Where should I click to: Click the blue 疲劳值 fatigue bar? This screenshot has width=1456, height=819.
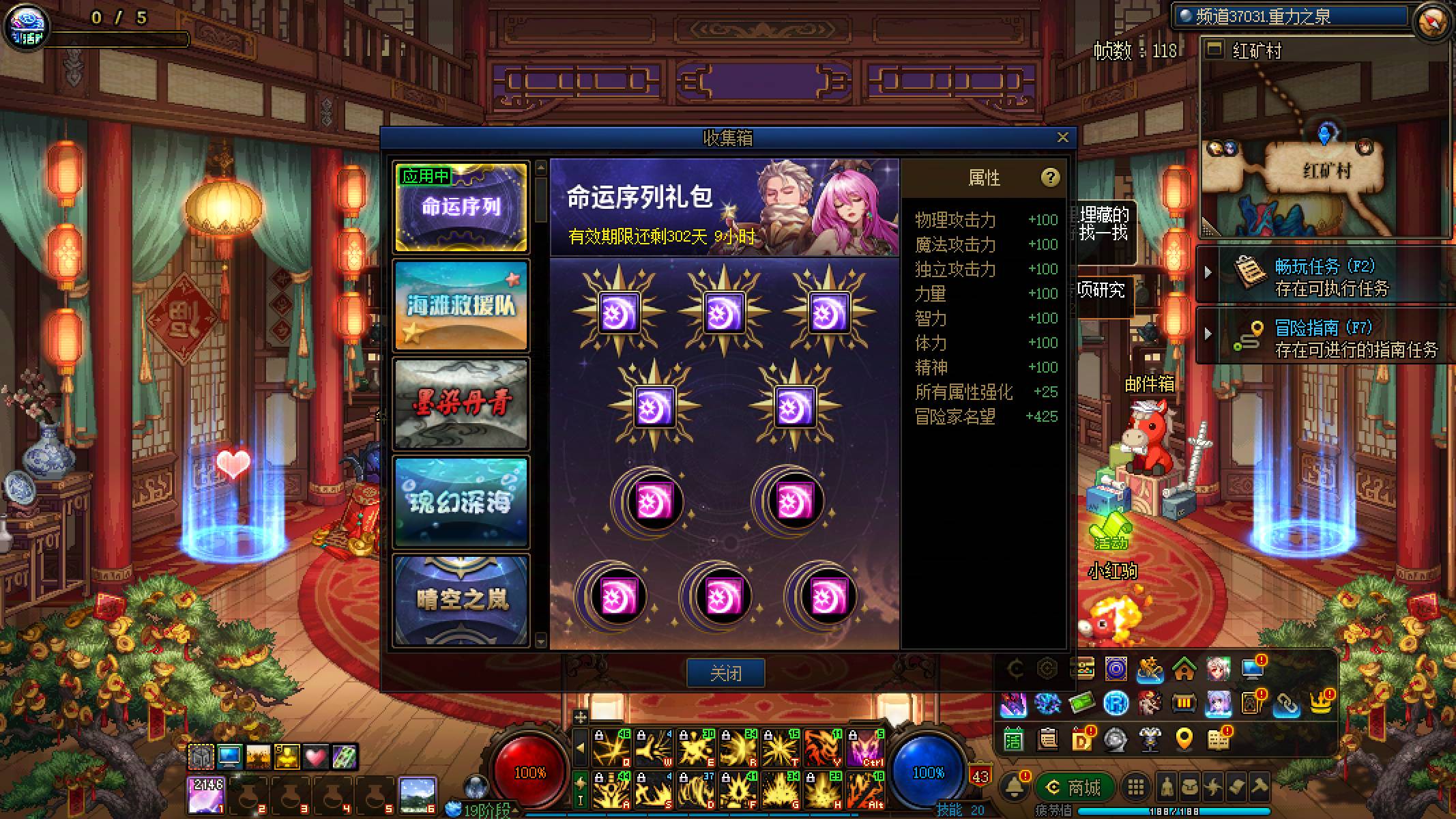[1173, 812]
